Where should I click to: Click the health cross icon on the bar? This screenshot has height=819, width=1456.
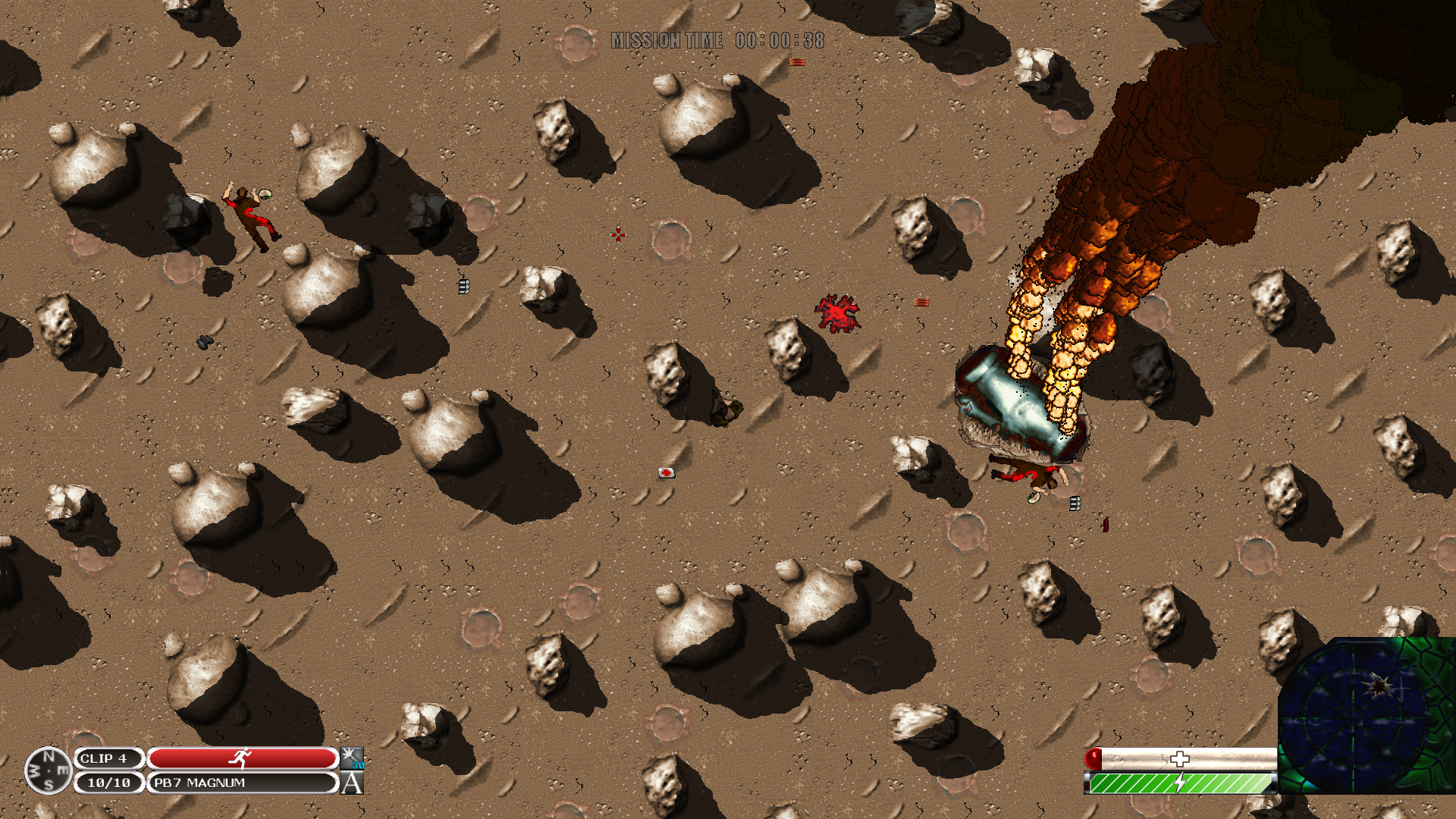(1179, 757)
